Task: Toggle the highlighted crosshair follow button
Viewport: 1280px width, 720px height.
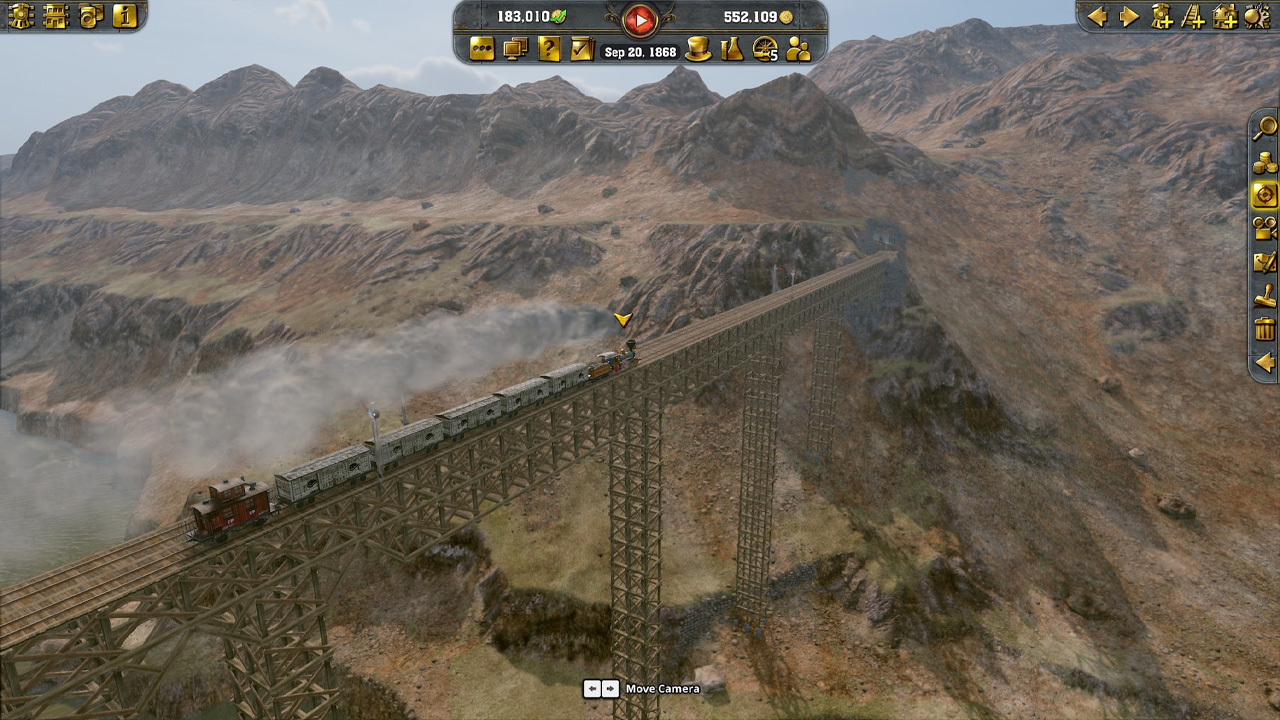Action: pos(1265,195)
